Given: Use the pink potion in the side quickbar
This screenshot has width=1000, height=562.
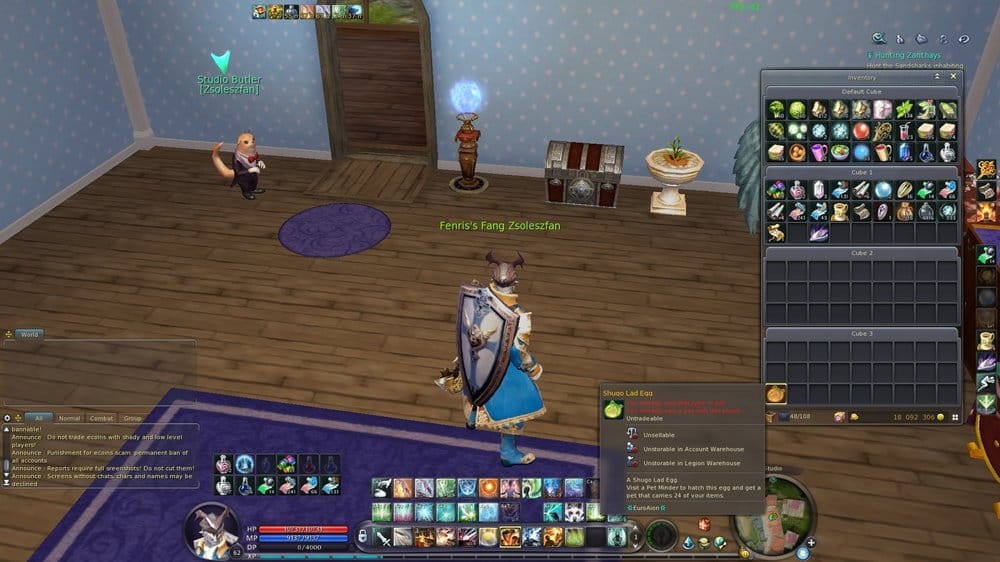Looking at the screenshot, I should (223, 465).
